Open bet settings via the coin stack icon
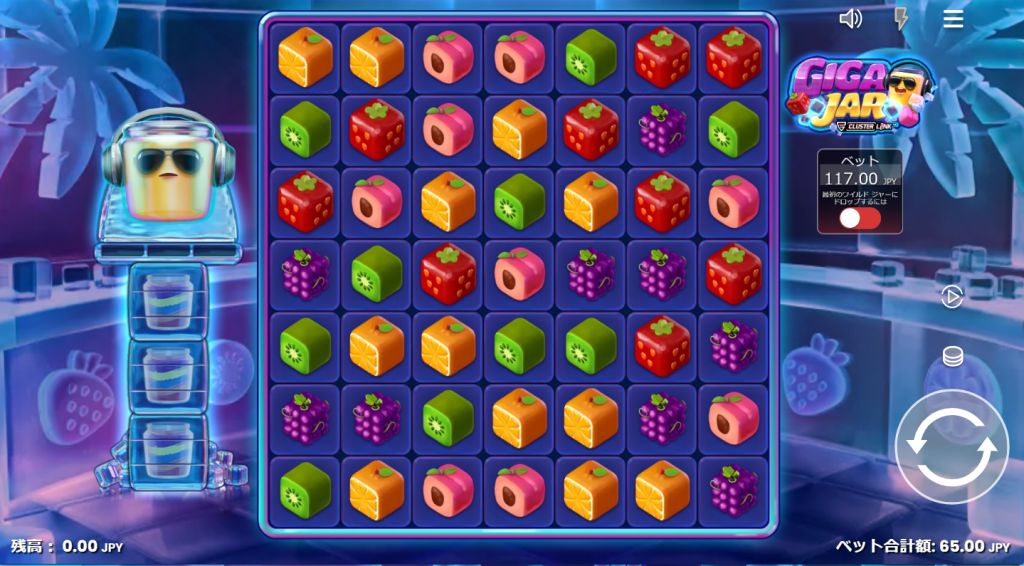The image size is (1024, 566). (952, 356)
